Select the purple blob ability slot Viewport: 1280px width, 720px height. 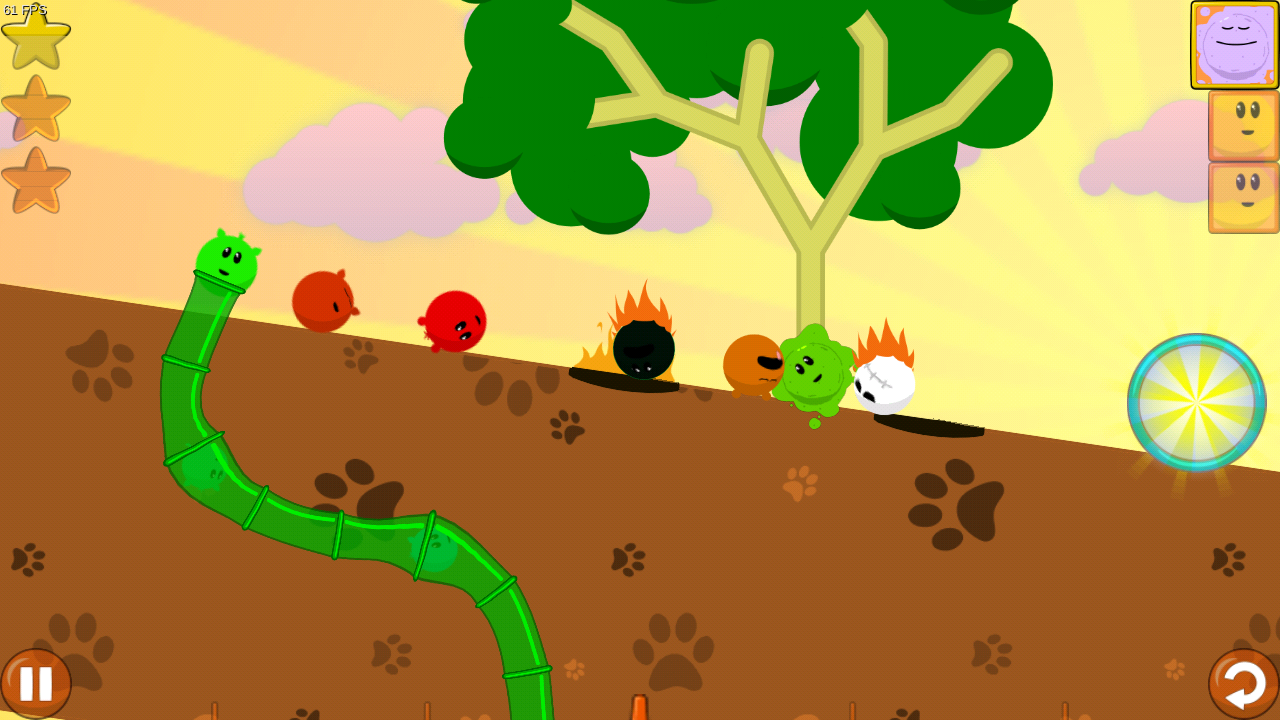coord(1234,45)
